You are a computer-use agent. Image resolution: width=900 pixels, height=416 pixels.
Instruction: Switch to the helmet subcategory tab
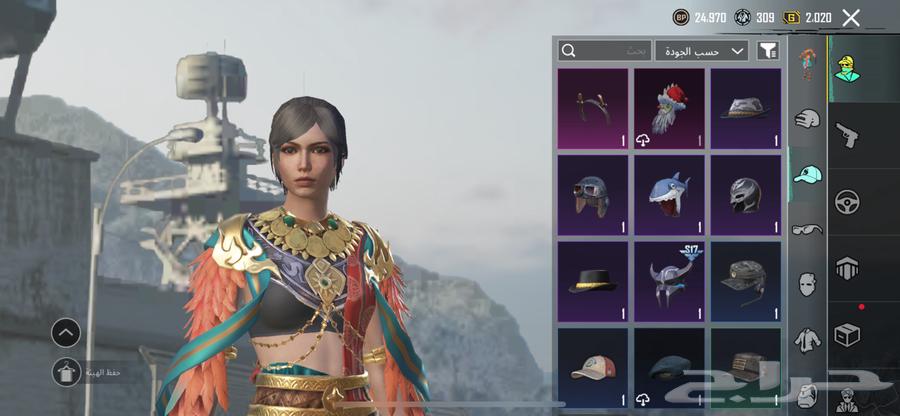[807, 120]
